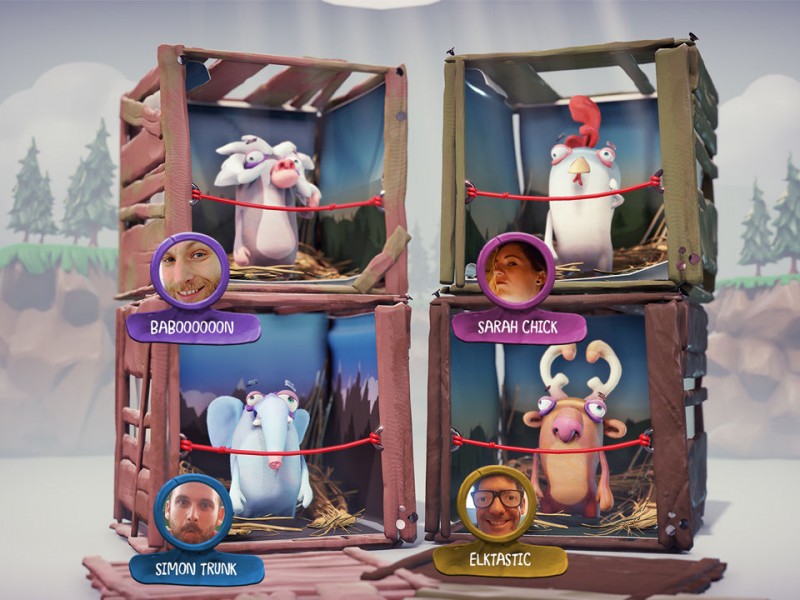Image resolution: width=800 pixels, height=600 pixels.
Task: Click the SIMON TRUNK name banner
Action: [x=196, y=569]
